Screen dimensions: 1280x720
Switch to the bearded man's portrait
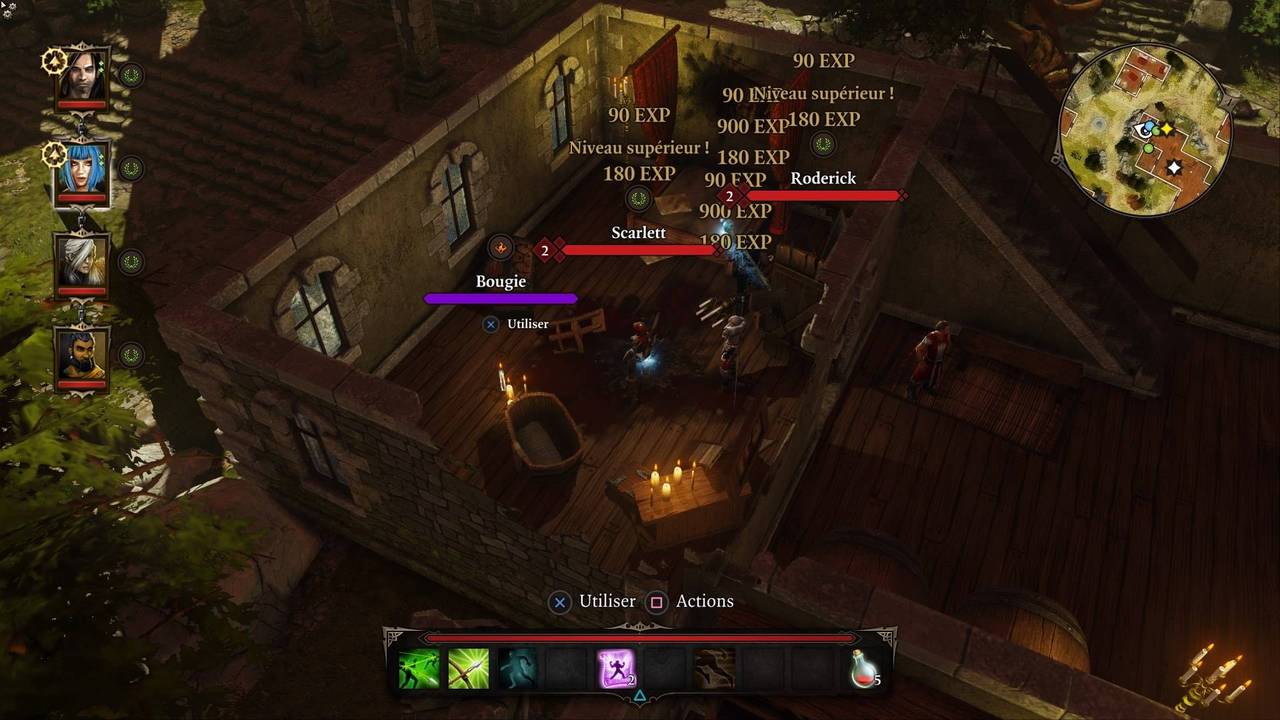pos(82,355)
